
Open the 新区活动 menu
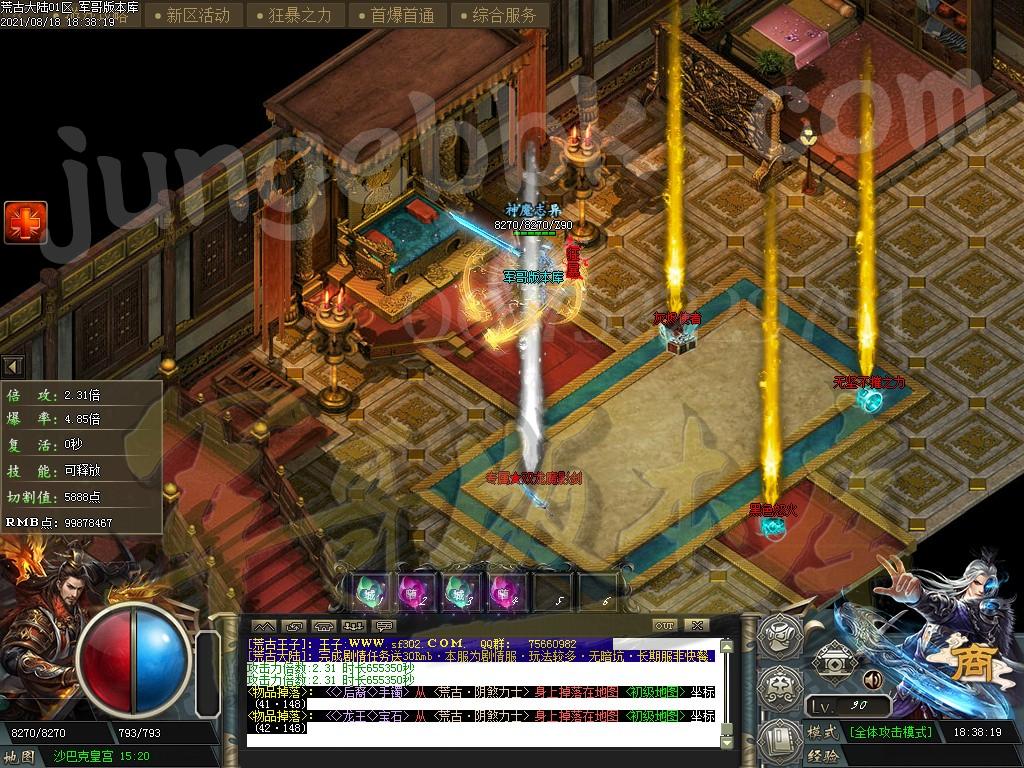(x=197, y=15)
